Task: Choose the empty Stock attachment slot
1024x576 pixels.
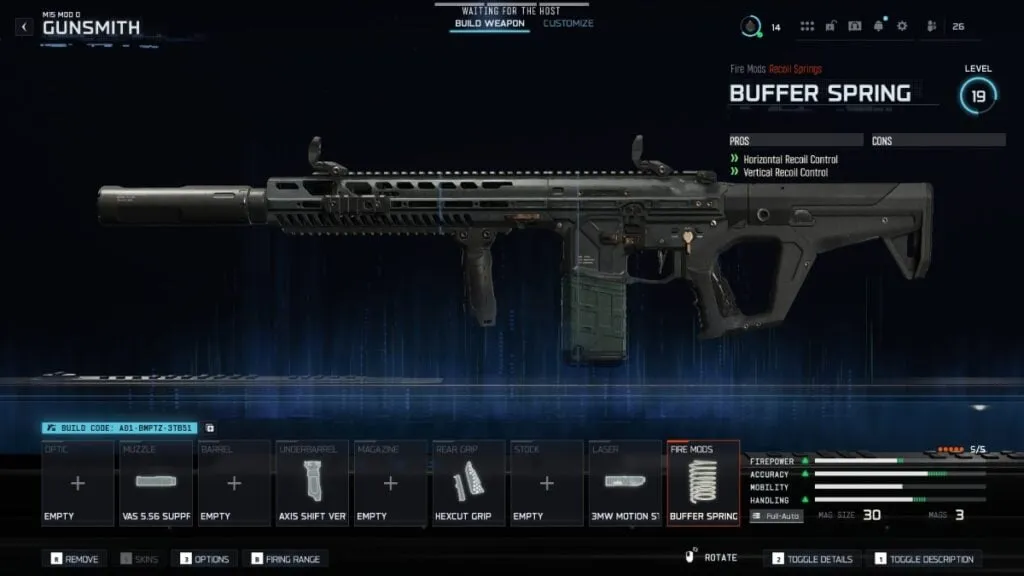Action: [x=547, y=483]
